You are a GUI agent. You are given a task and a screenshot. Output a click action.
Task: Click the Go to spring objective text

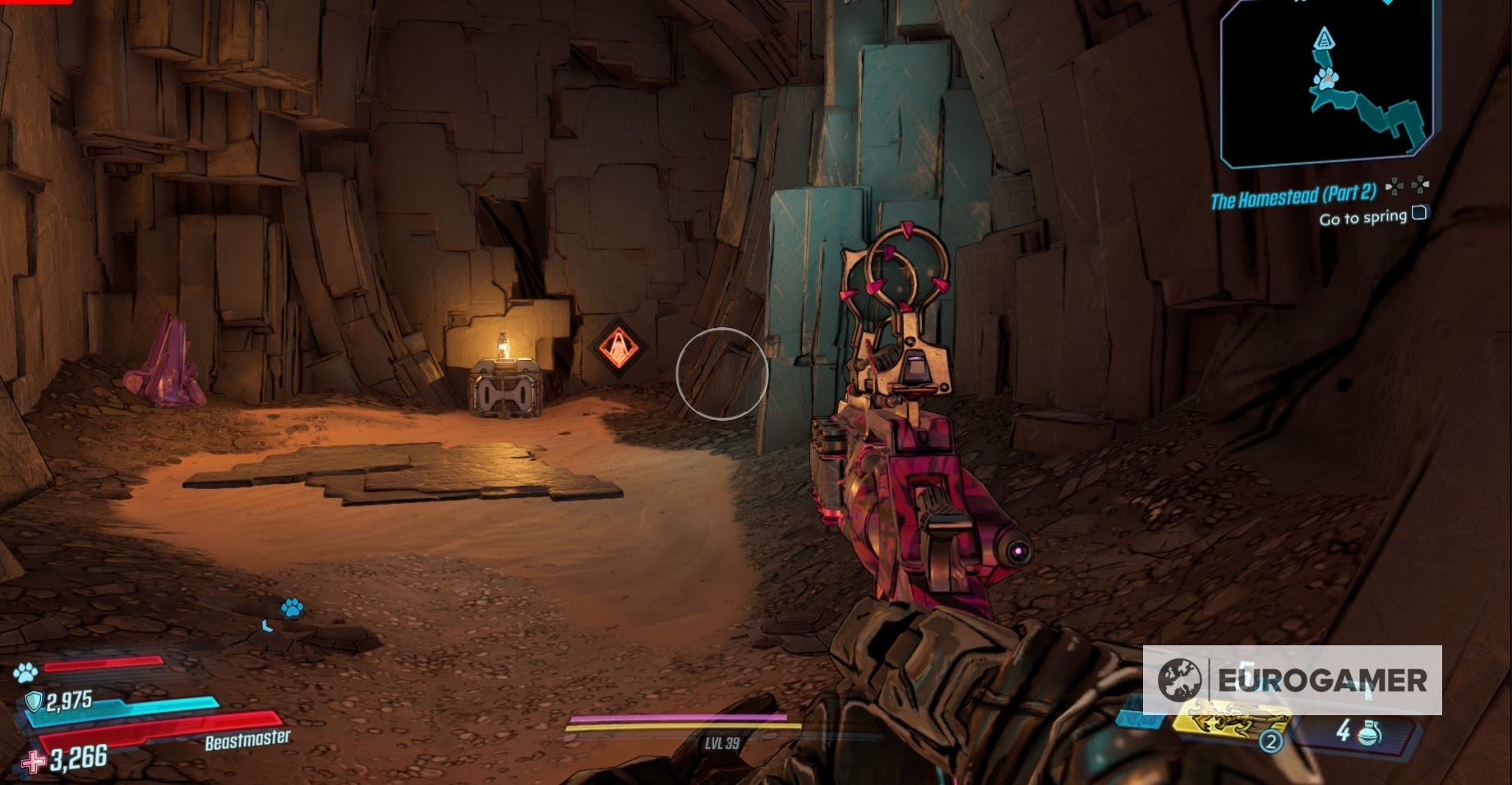1364,216
